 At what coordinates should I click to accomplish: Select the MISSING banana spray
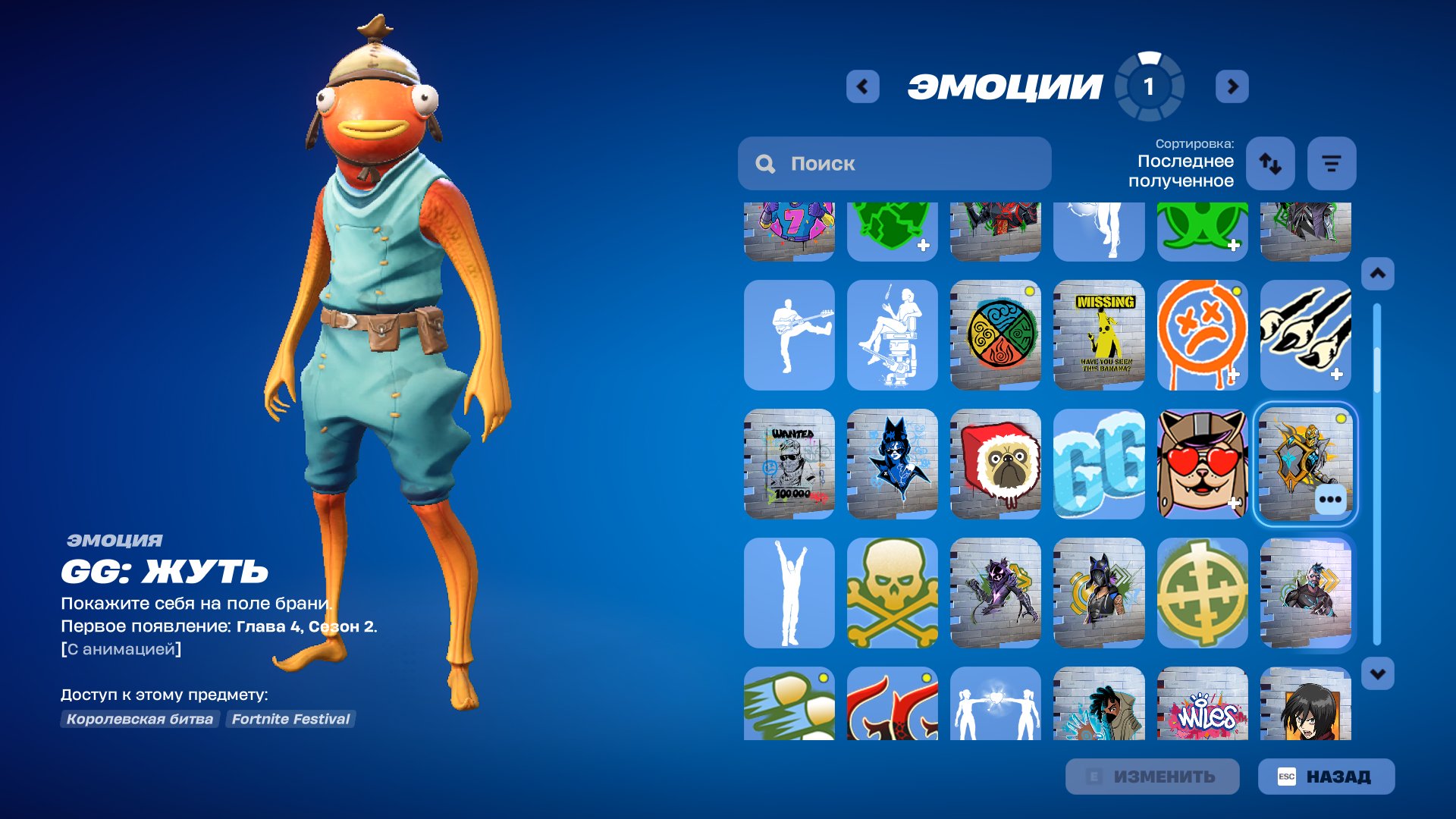(x=1099, y=336)
